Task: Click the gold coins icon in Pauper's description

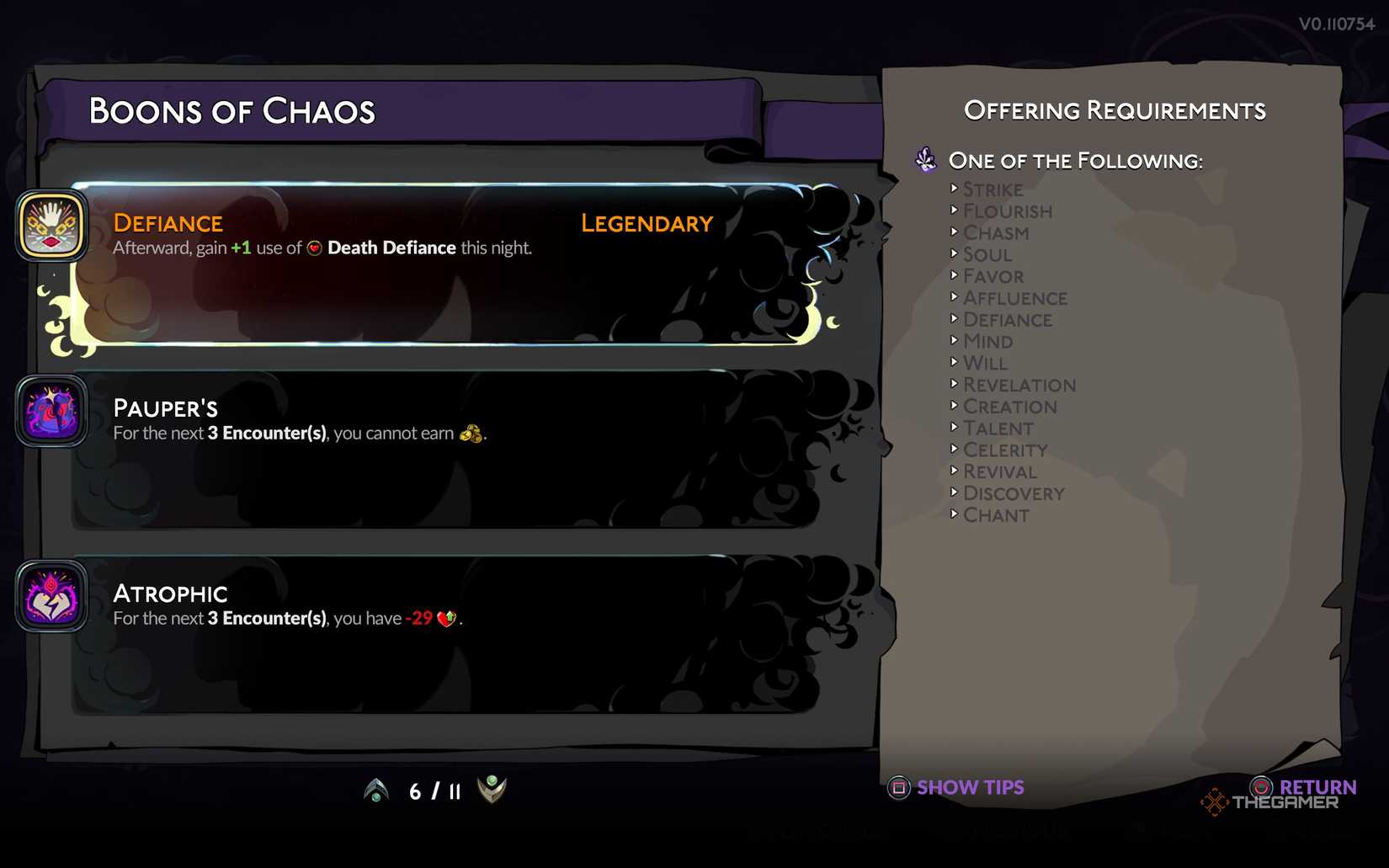Action: (471, 434)
